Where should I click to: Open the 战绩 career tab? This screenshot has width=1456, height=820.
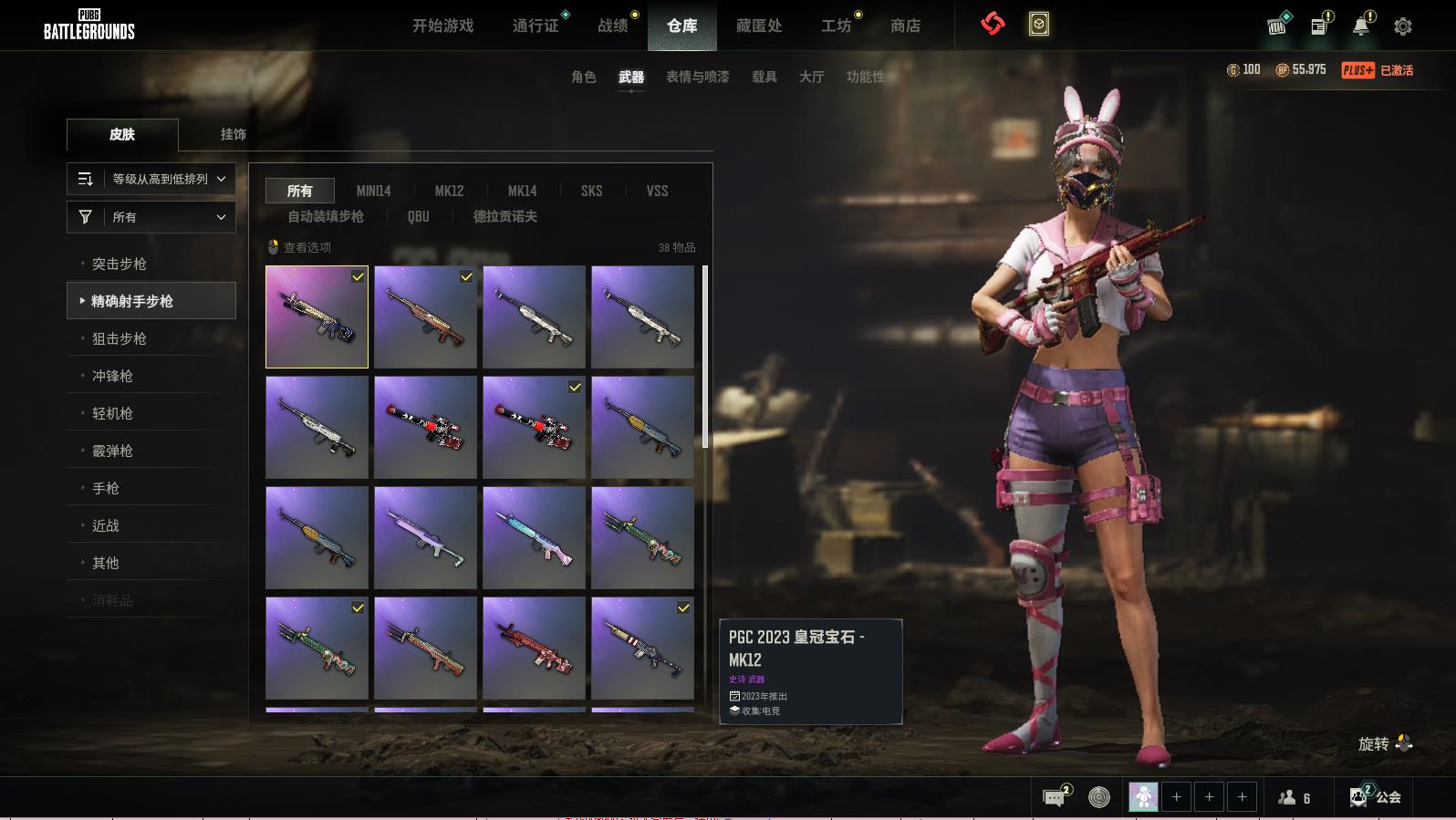(x=613, y=26)
